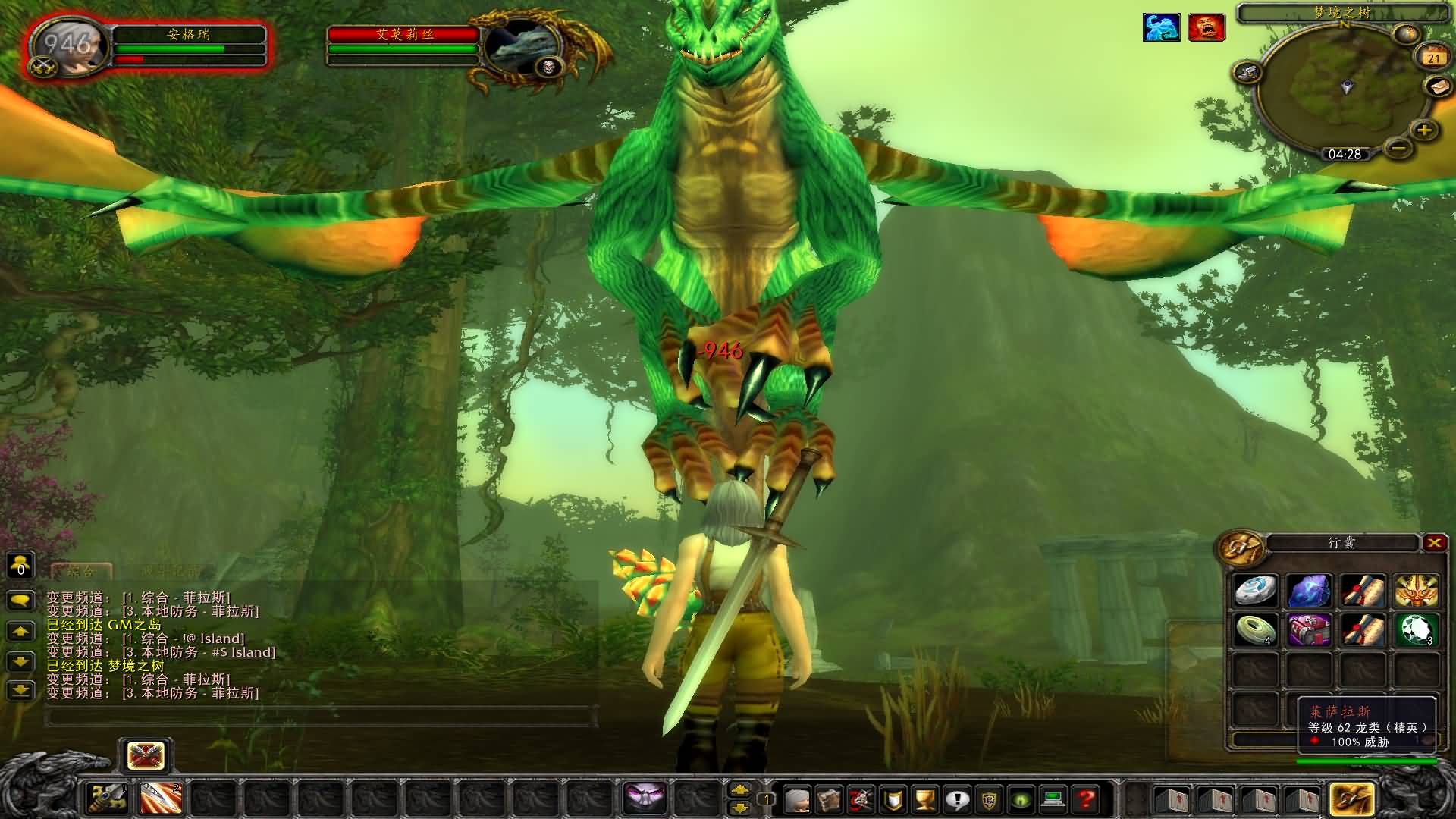Select the golden tabard item in backpack
The height and width of the screenshot is (819, 1456).
click(x=1416, y=591)
